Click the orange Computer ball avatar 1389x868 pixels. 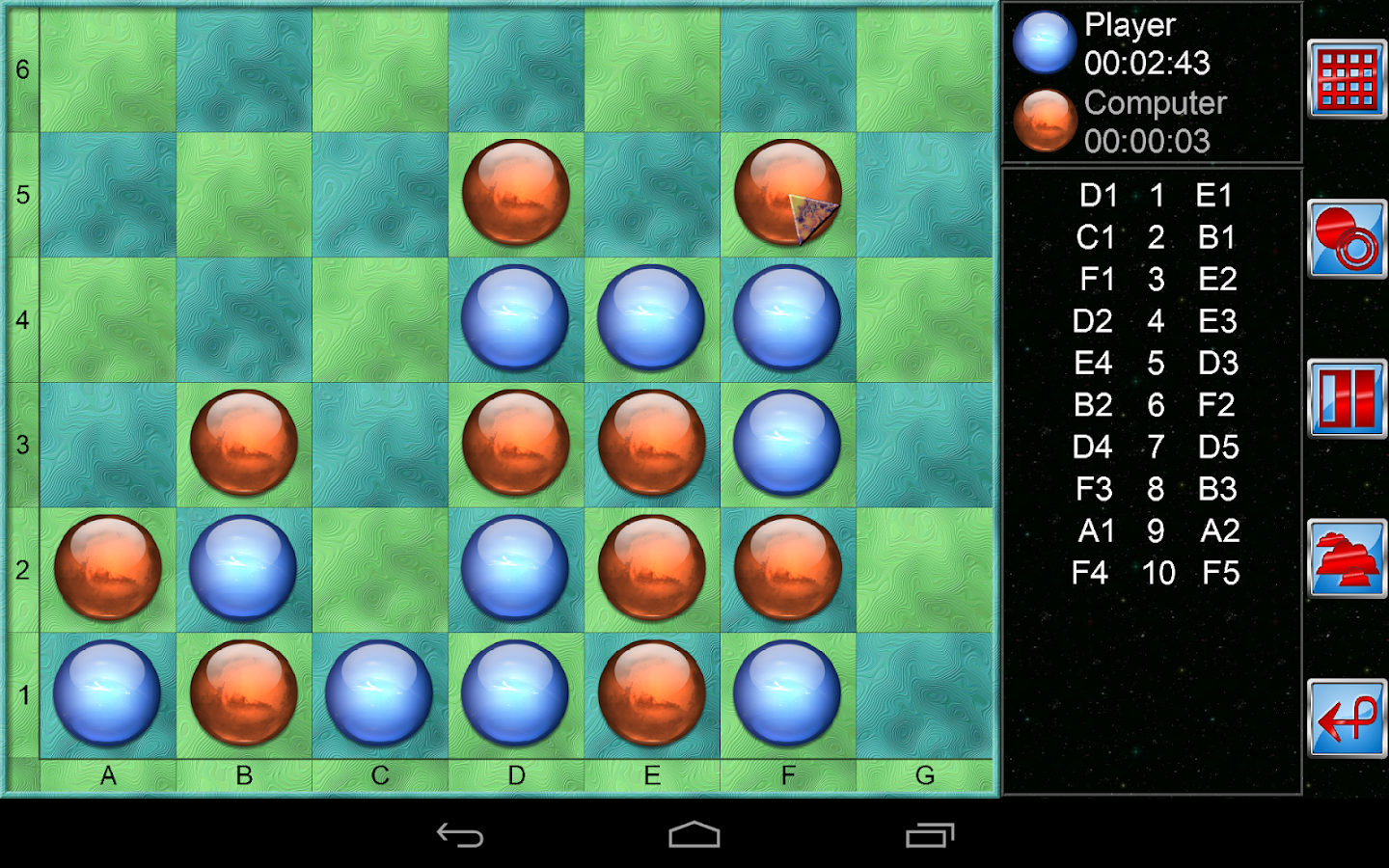1044,119
